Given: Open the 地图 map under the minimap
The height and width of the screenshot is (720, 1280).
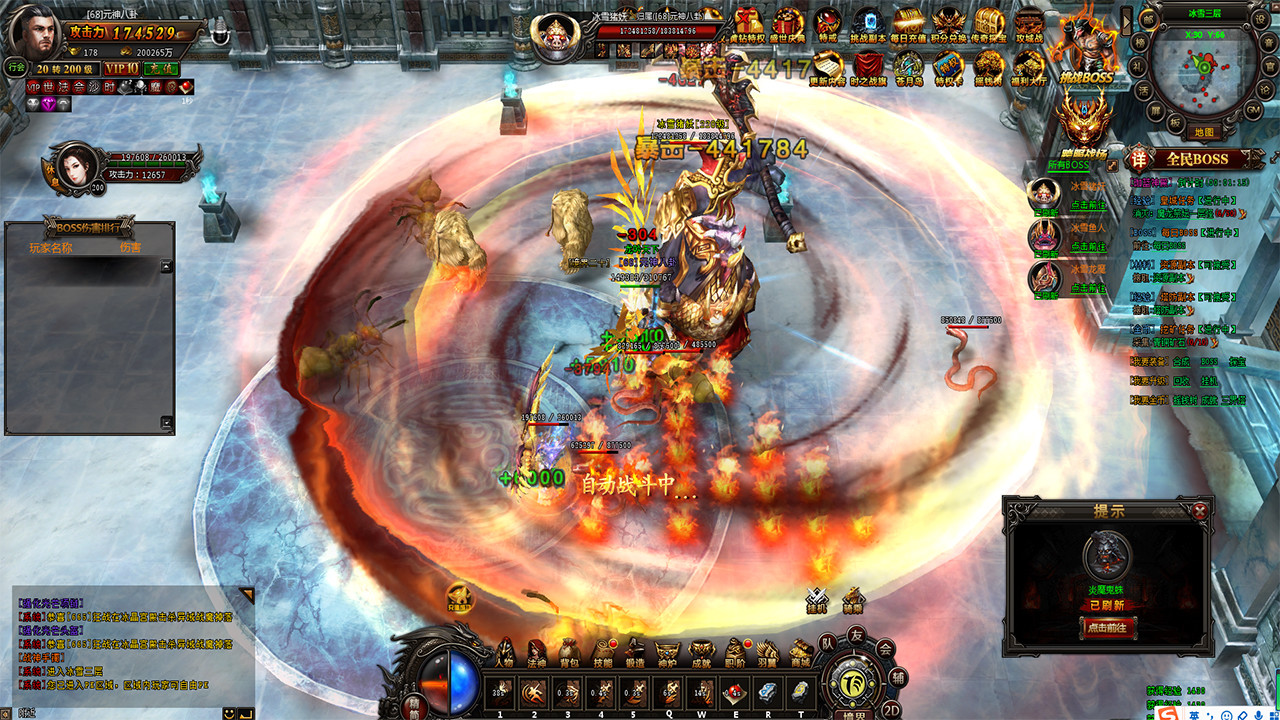Looking at the screenshot, I should click(x=1204, y=131).
